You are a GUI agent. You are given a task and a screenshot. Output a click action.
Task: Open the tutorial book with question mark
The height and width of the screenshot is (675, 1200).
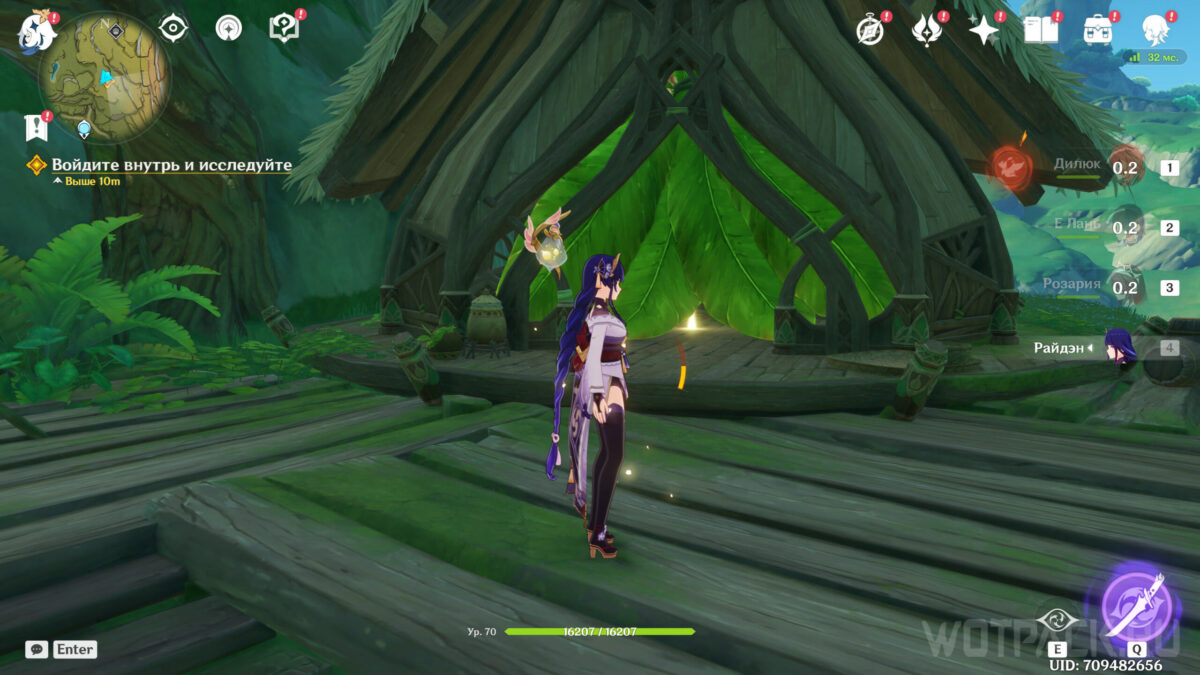tap(284, 28)
